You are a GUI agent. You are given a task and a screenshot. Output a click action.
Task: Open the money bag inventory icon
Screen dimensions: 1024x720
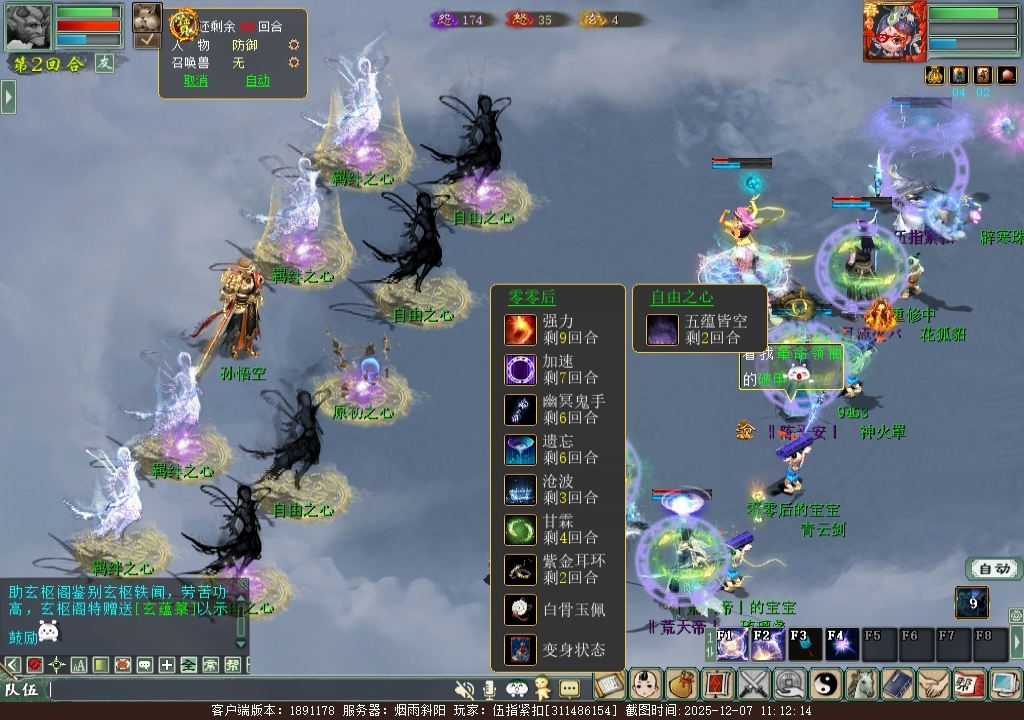pyautogui.click(x=682, y=685)
